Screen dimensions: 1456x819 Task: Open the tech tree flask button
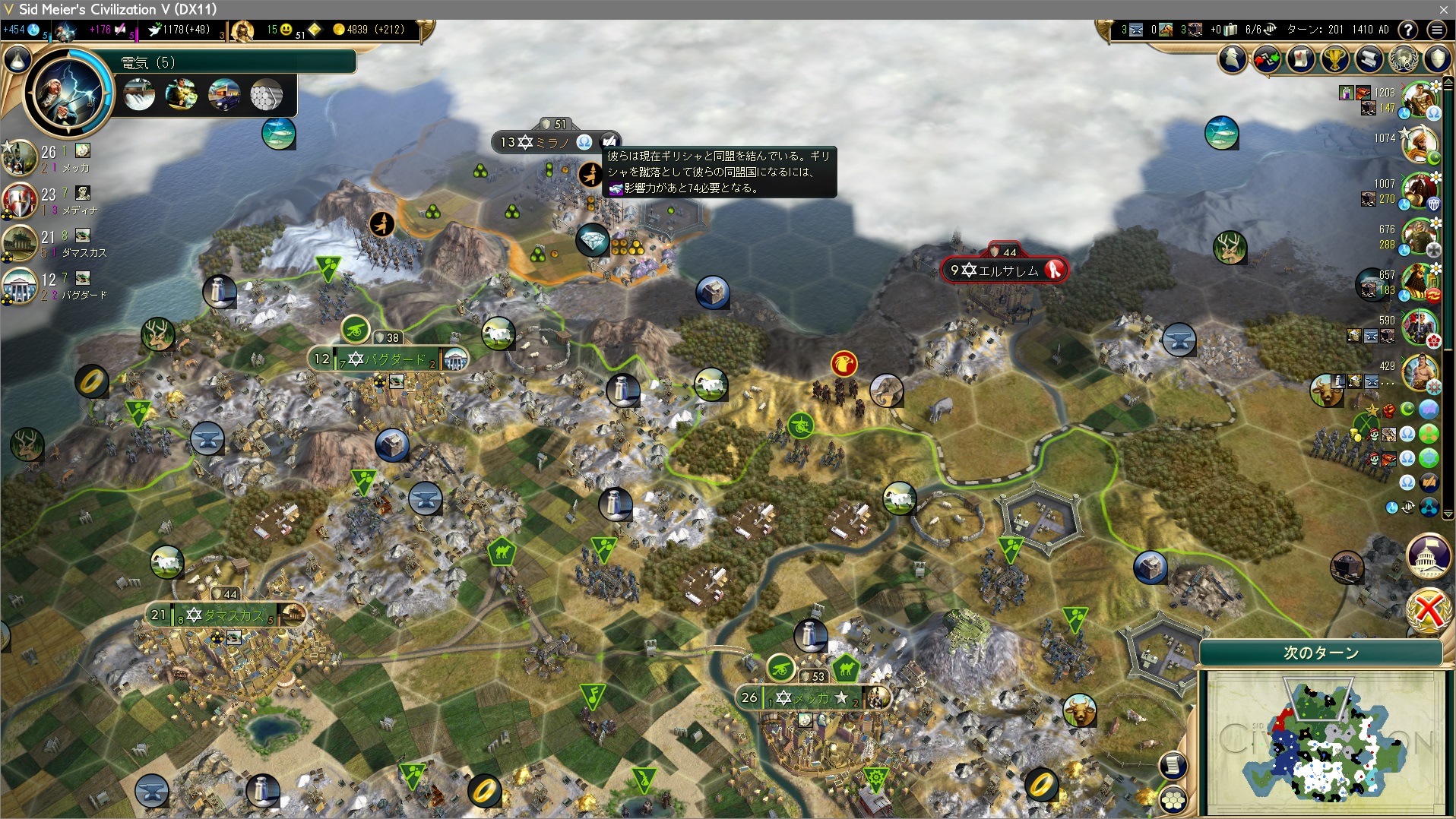pyautogui.click(x=17, y=58)
